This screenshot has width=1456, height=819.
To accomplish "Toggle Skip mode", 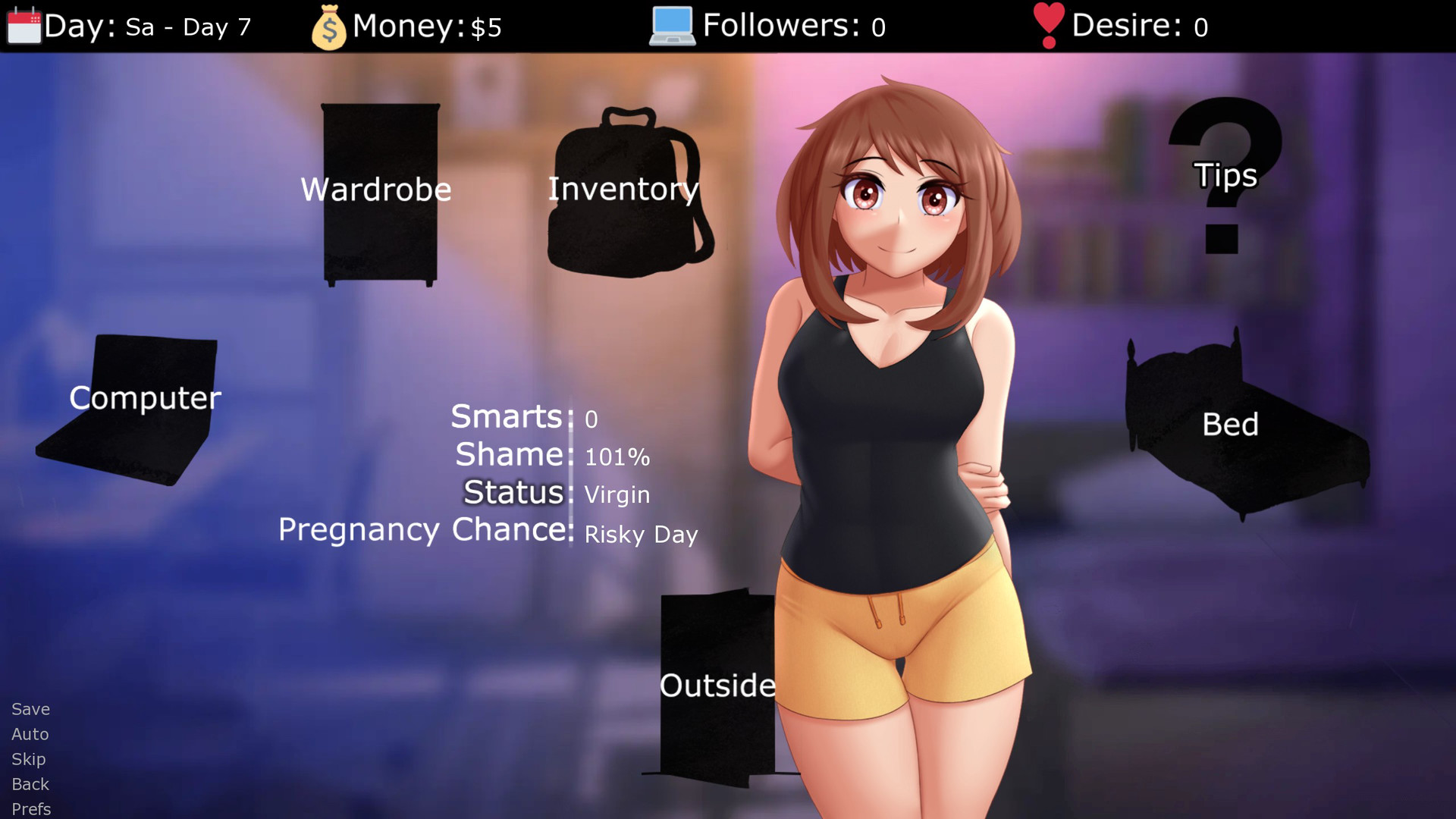I will click(x=28, y=759).
